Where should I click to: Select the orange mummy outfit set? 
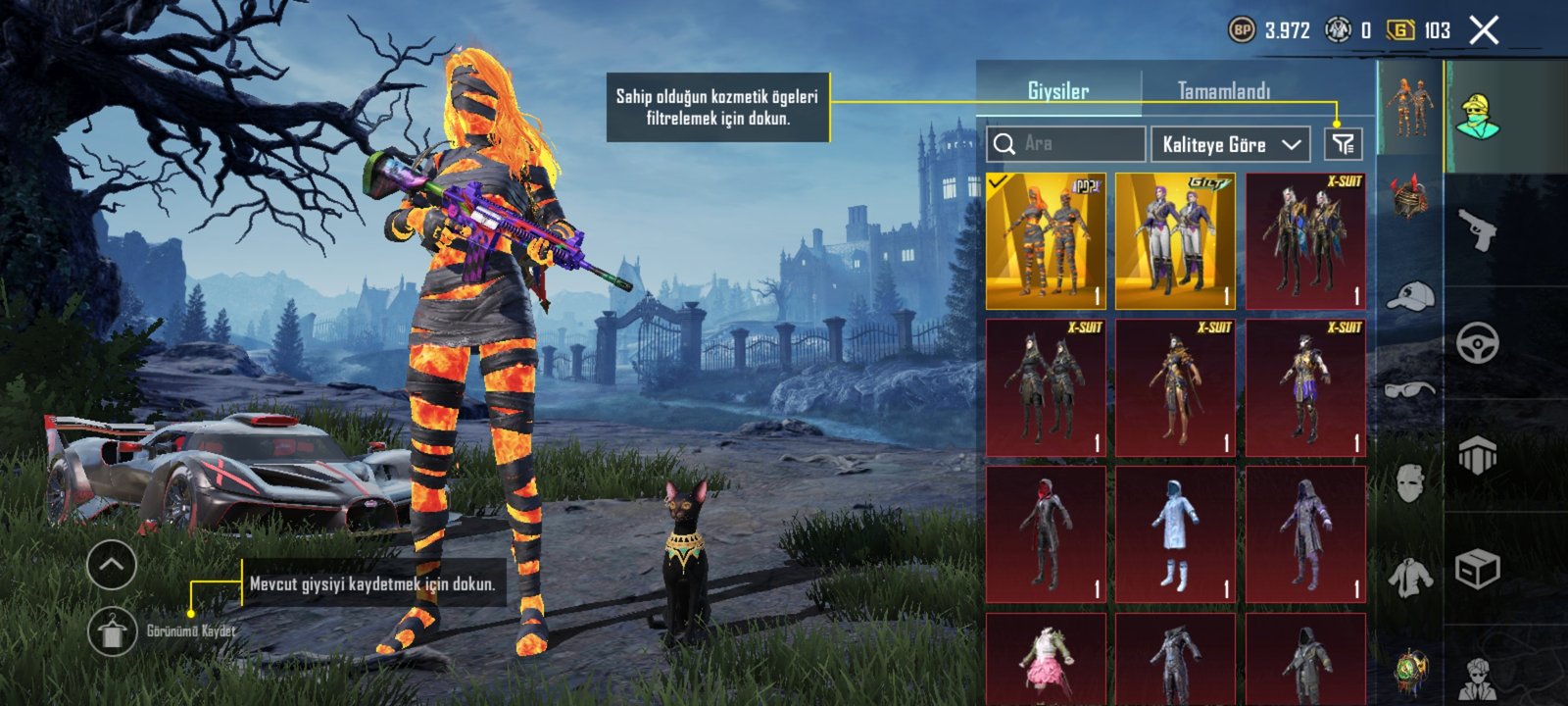pyautogui.click(x=1046, y=241)
